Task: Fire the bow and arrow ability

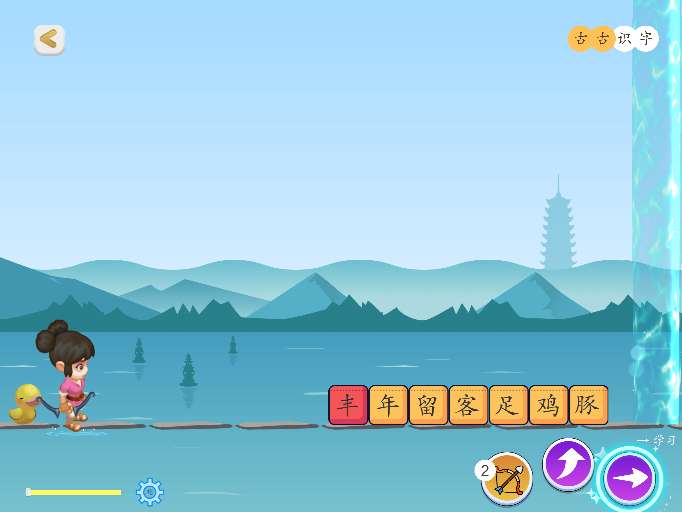Action: 508,478
